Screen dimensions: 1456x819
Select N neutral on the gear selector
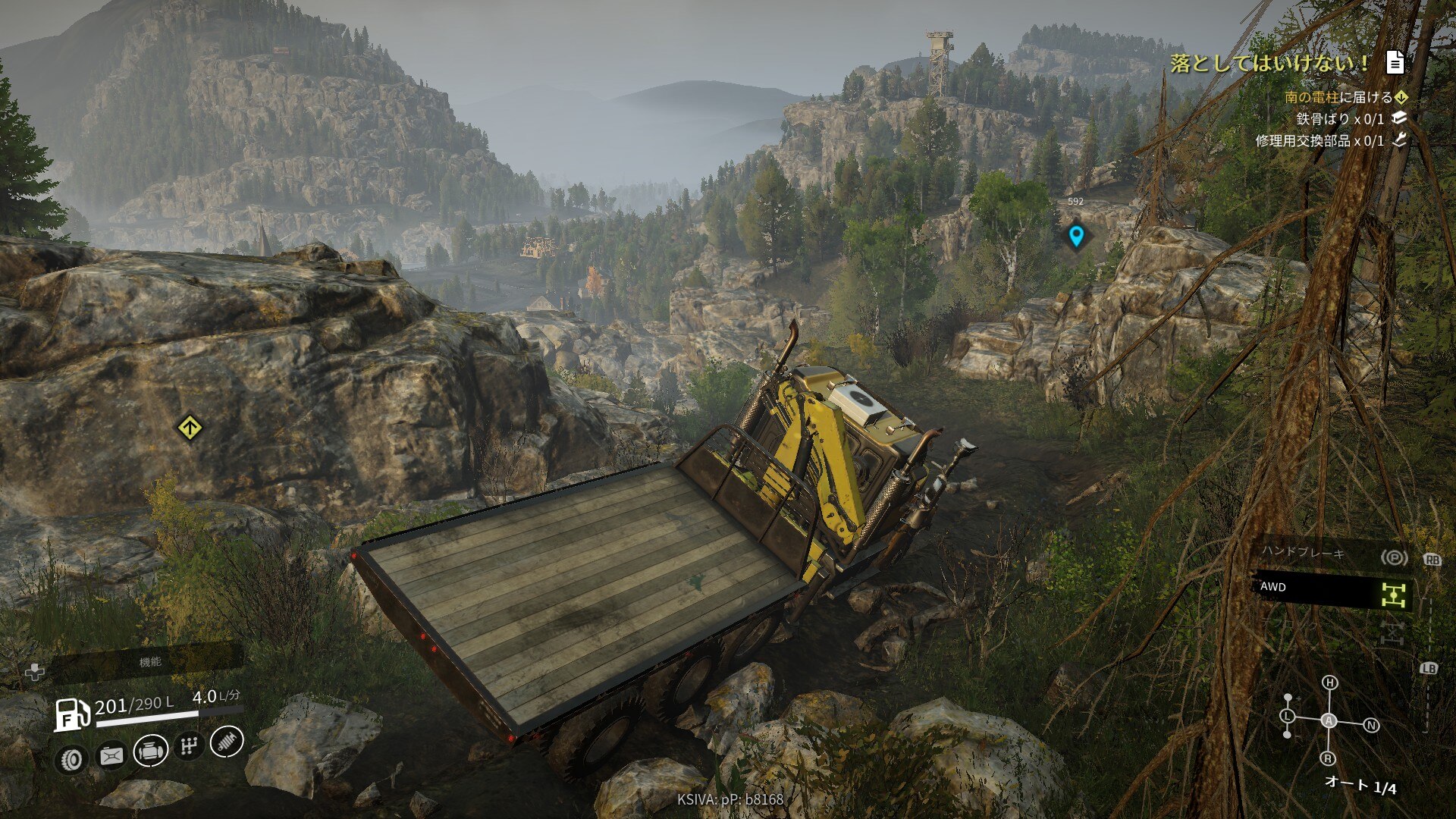click(1371, 726)
